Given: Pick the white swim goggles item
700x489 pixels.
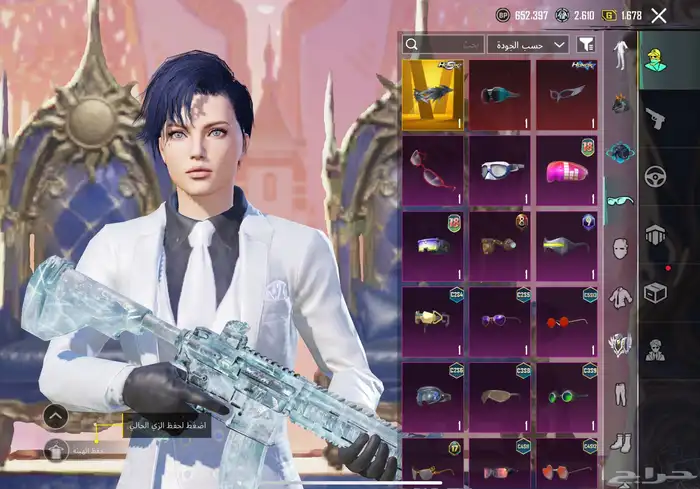Looking at the screenshot, I should pos(499,170).
